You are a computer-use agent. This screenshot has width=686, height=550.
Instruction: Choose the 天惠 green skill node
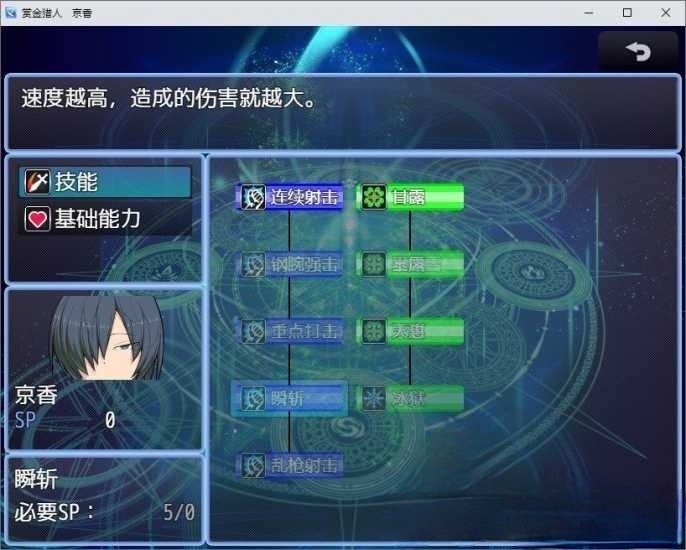(x=411, y=331)
